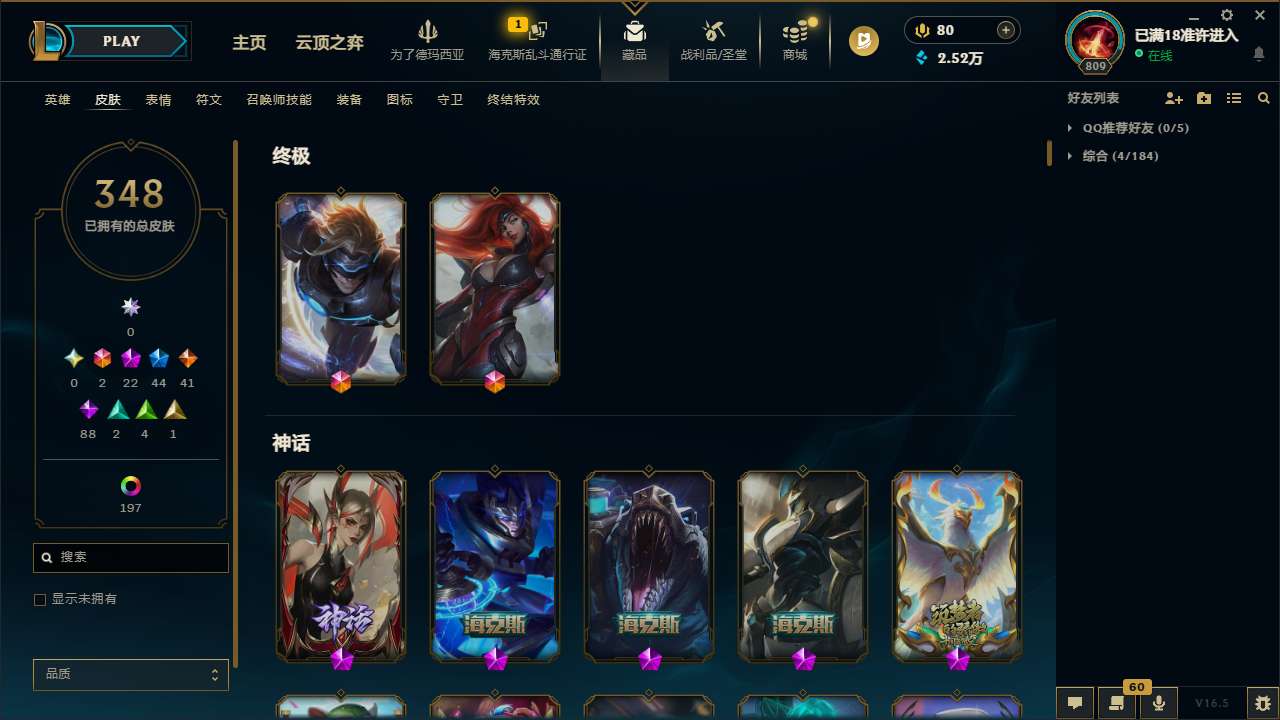Toggle the friends list view layout icon
1280x720 pixels.
(1234, 98)
